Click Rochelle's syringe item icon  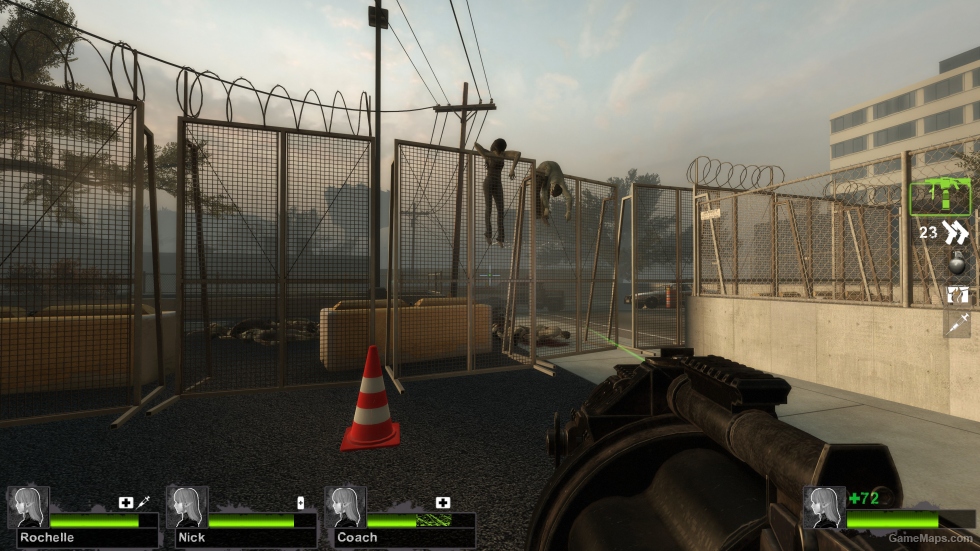143,502
